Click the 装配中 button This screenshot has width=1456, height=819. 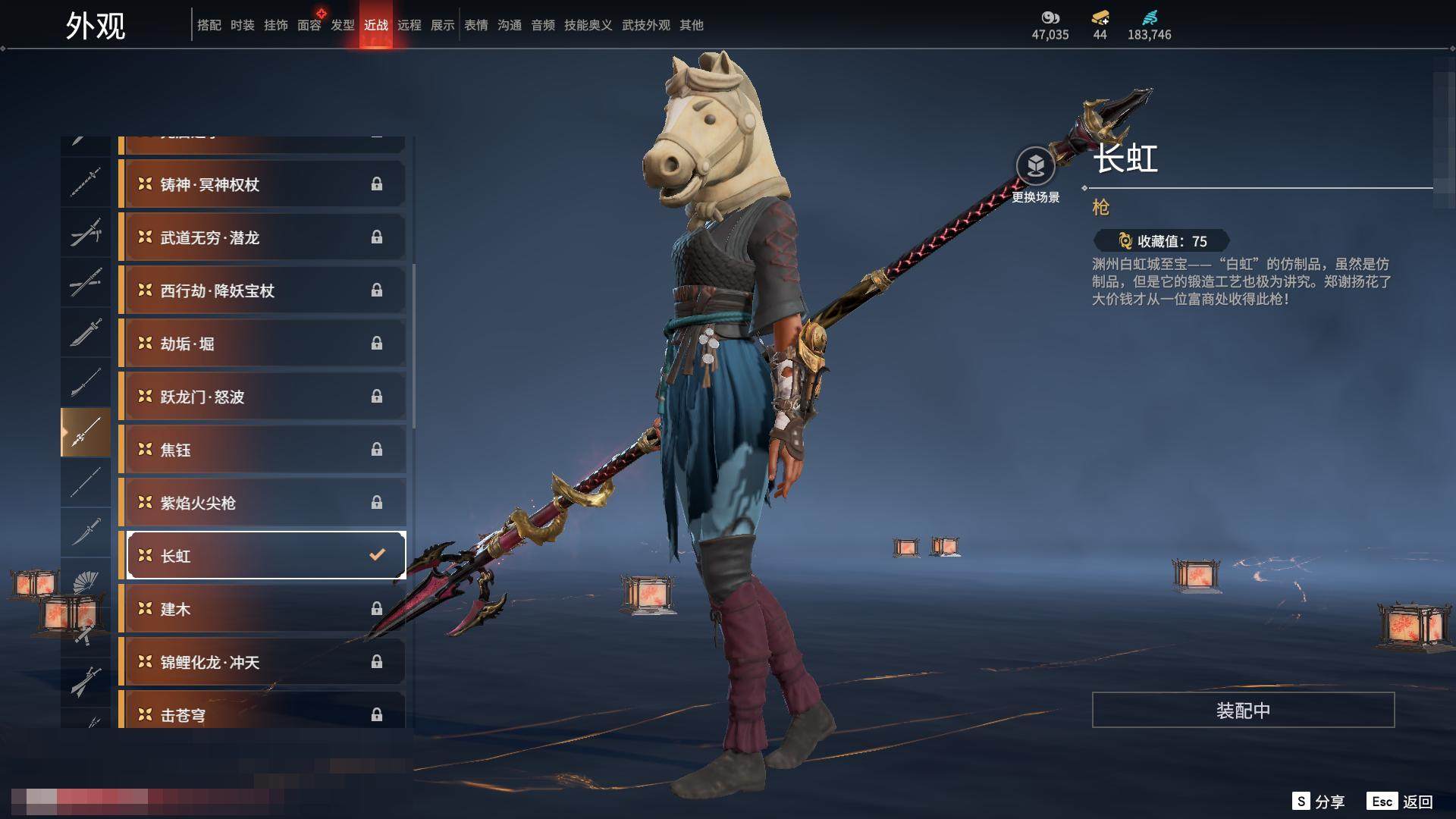coord(1243,711)
